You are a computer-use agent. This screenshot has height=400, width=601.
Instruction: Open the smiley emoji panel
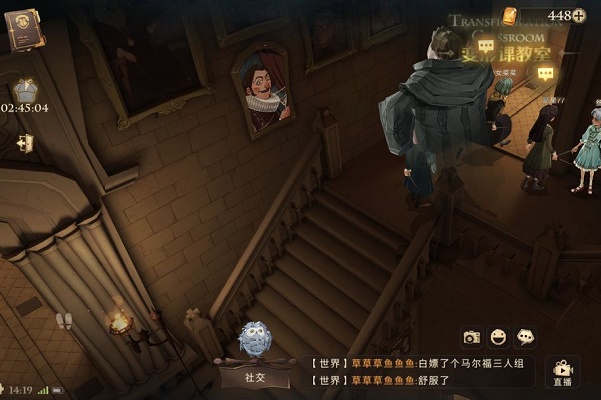(x=498, y=338)
